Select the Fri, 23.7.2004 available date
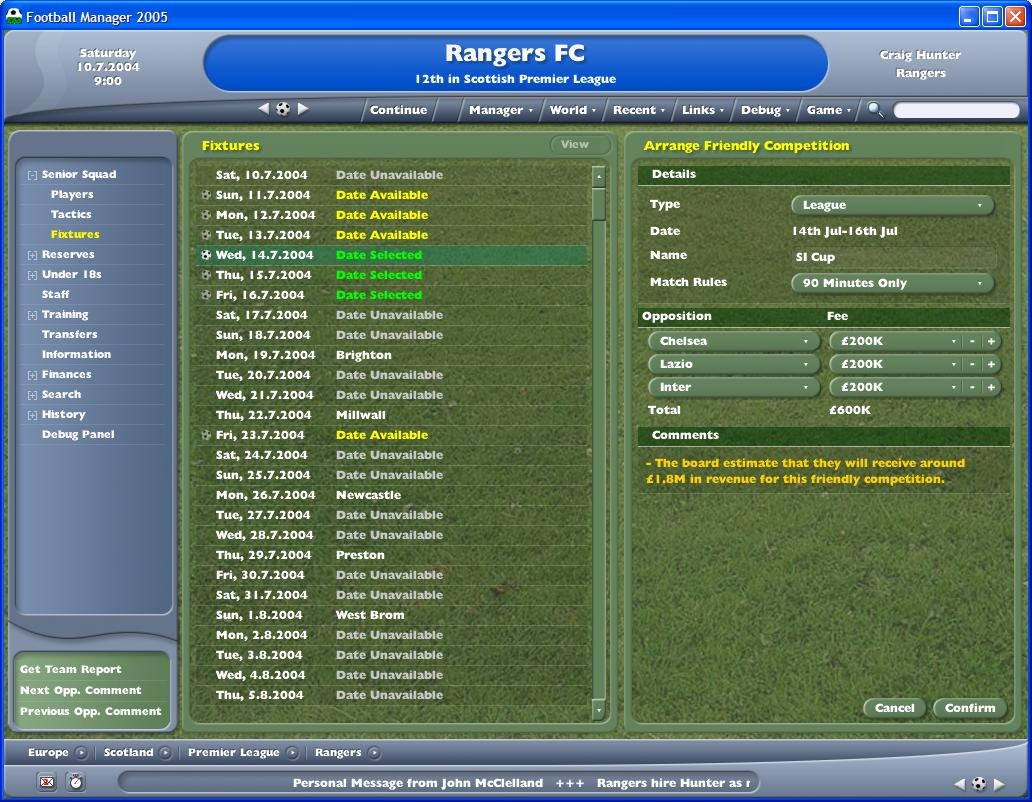1032x802 pixels. pos(381,435)
